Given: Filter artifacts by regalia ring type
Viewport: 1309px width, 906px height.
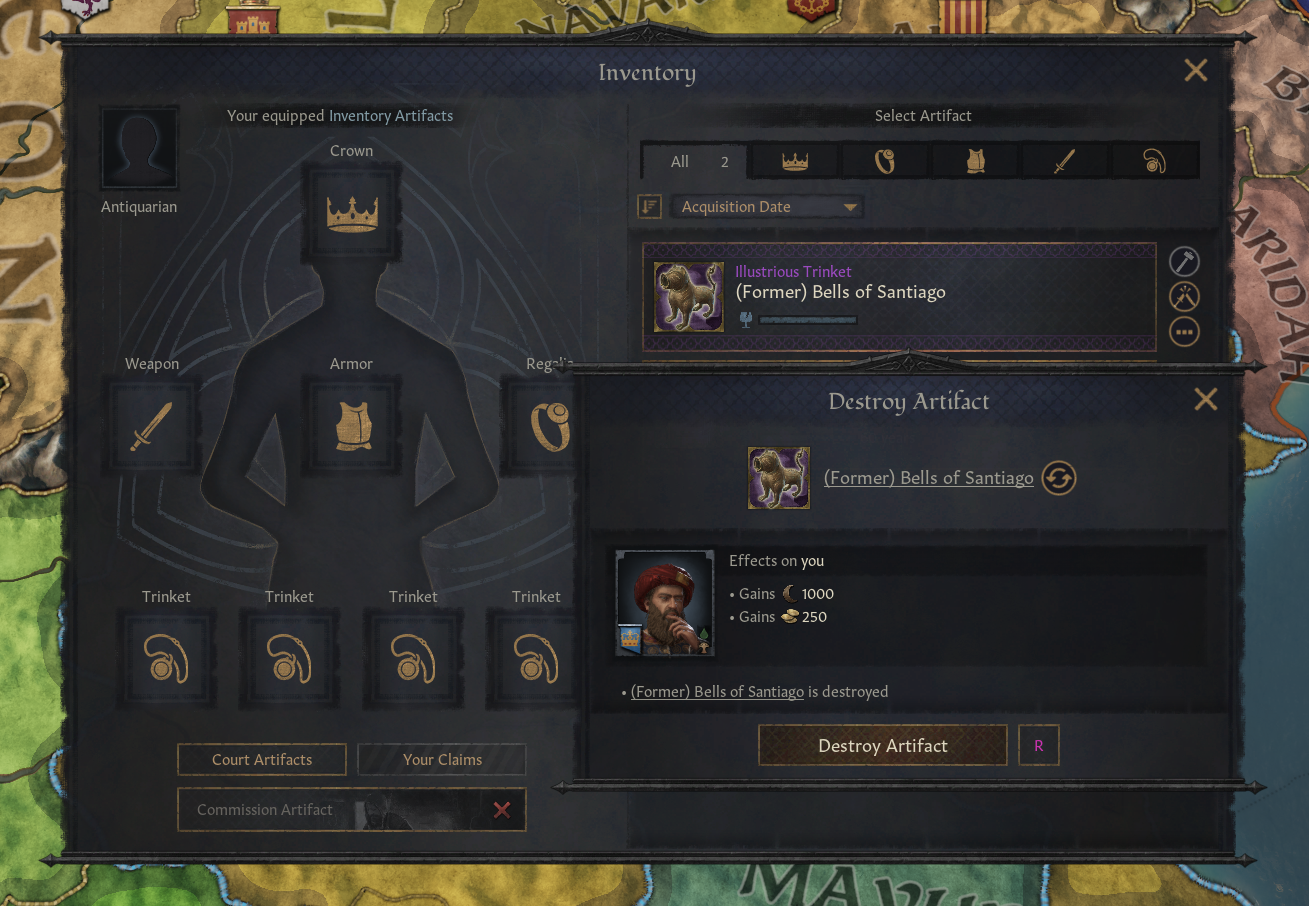Looking at the screenshot, I should click(x=885, y=162).
